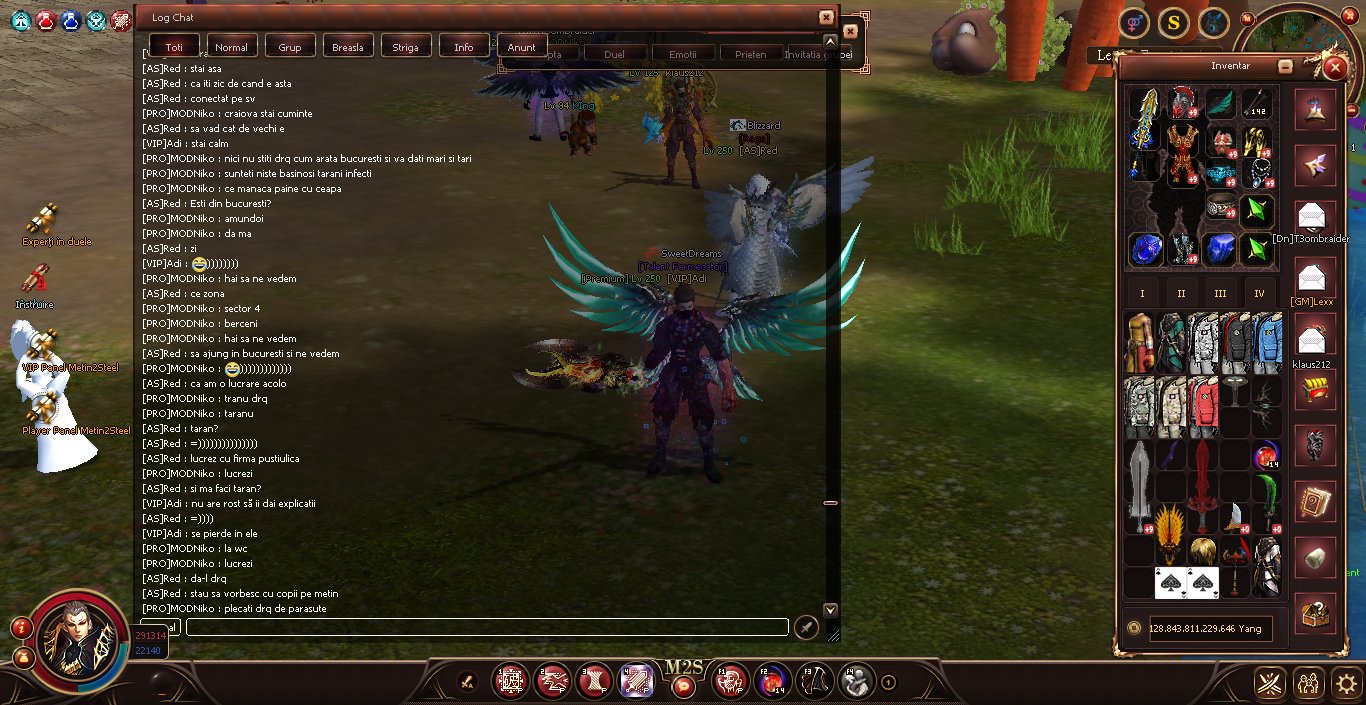
Task: Open the VIP Panel Metin2Steel shortcut
Action: [x=42, y=345]
